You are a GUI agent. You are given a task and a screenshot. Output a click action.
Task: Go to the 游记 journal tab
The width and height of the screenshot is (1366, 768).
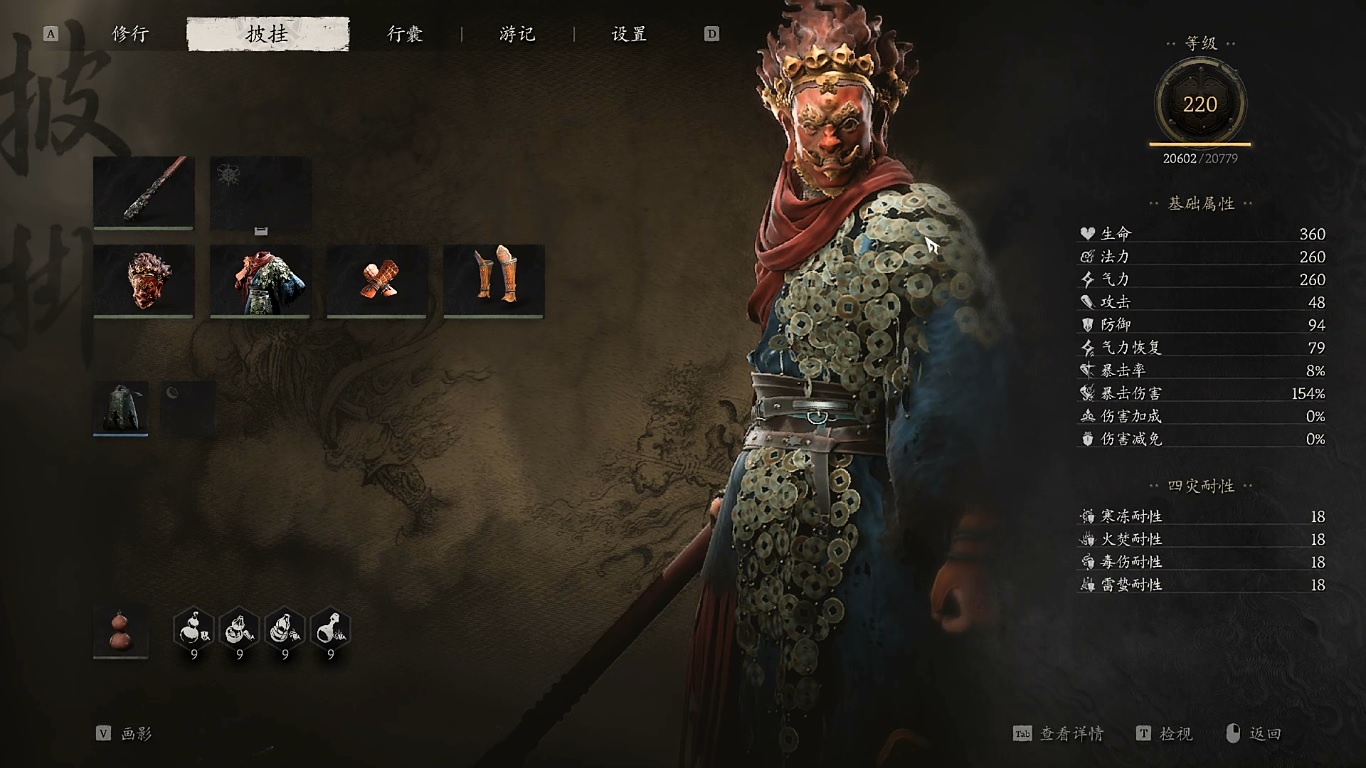click(517, 34)
